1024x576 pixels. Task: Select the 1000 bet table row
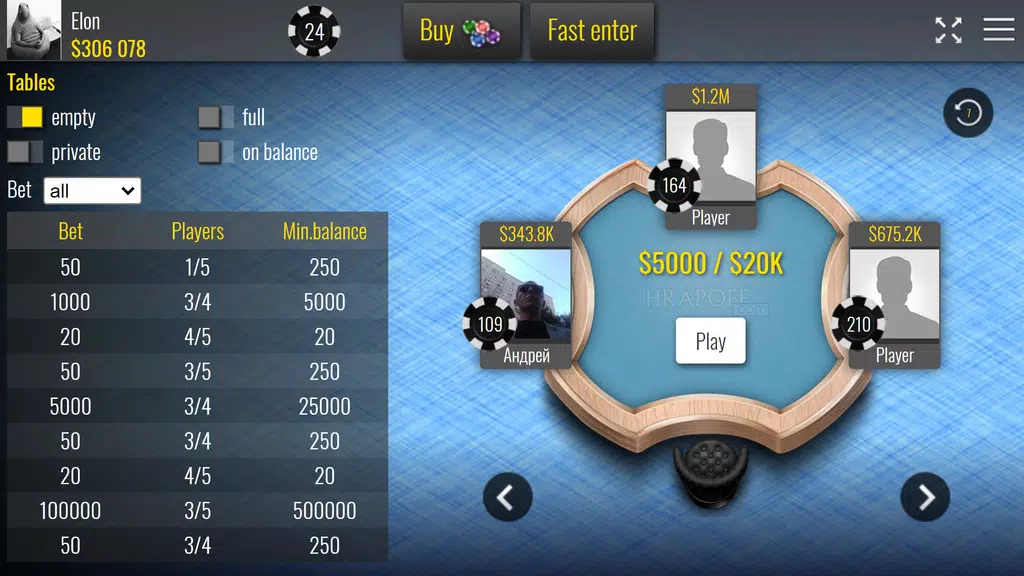coord(197,302)
